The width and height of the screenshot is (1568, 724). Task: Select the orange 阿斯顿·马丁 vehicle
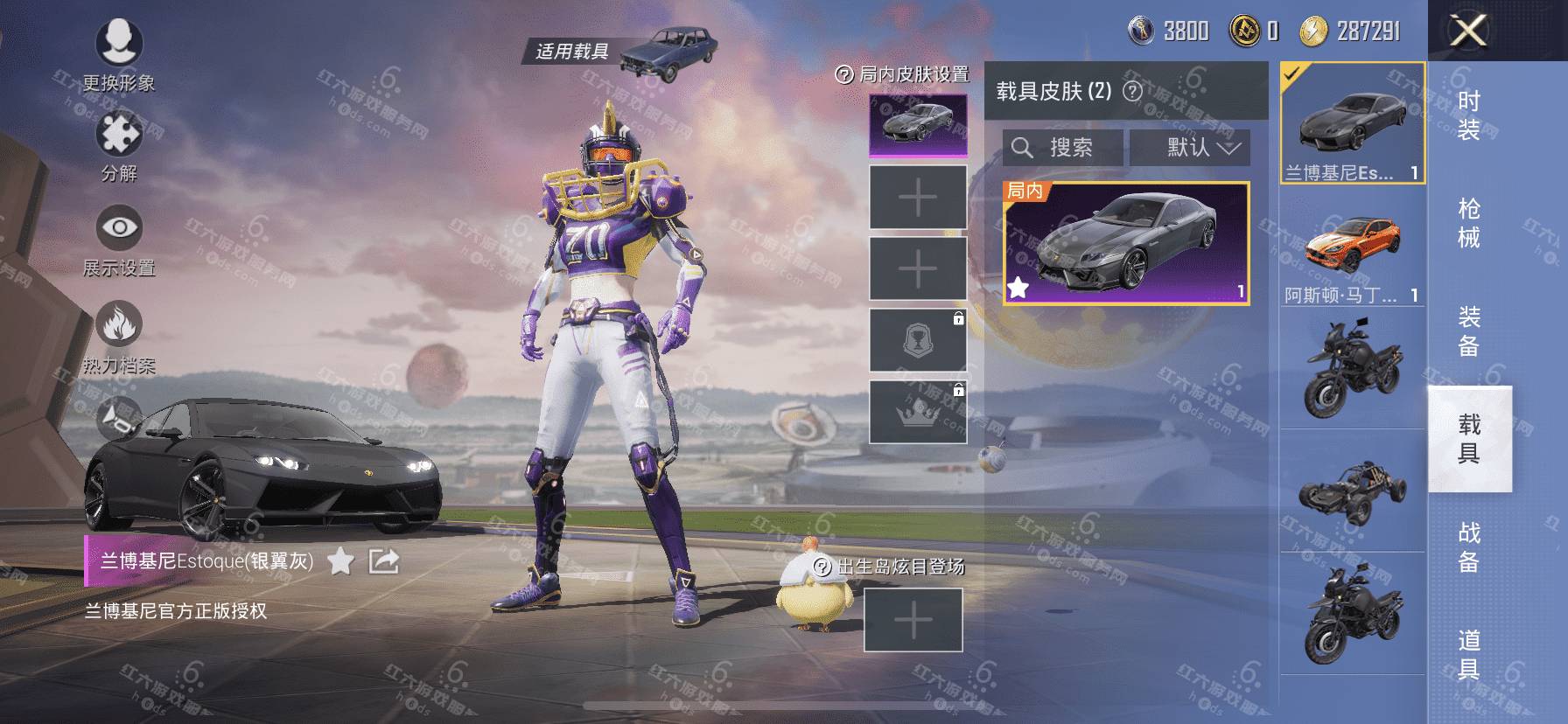click(1352, 247)
